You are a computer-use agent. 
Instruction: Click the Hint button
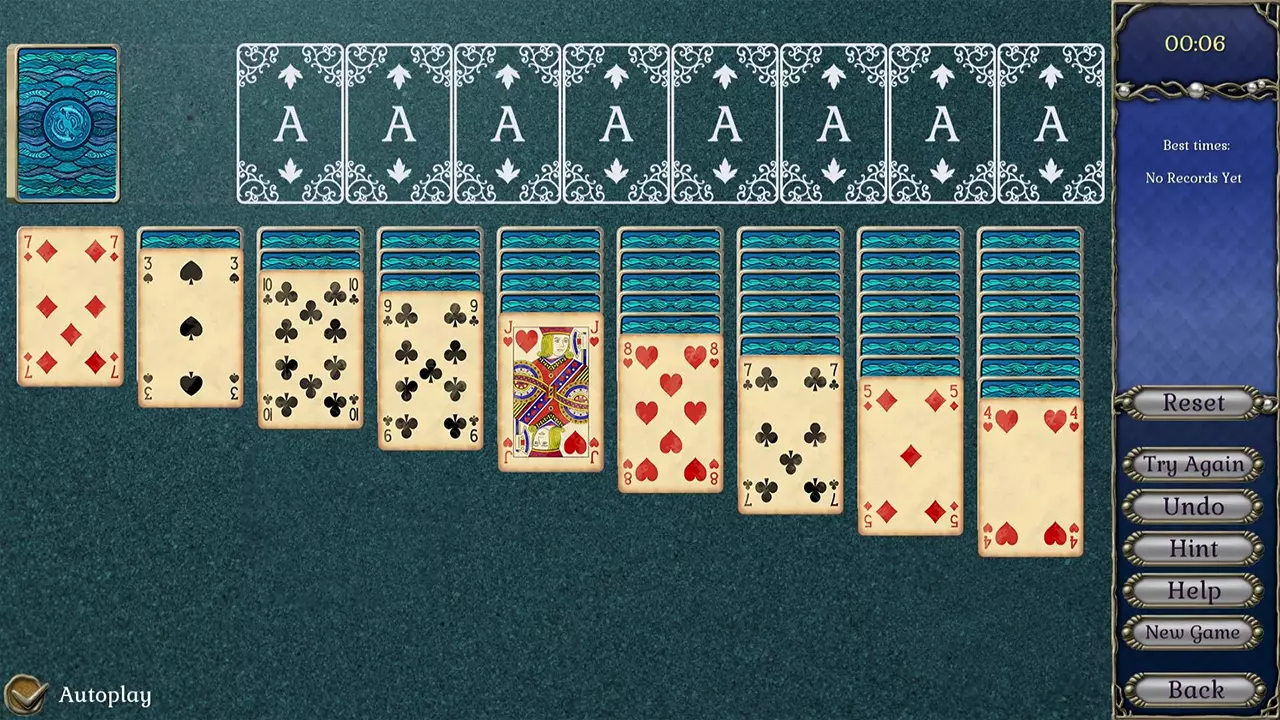pos(1194,548)
